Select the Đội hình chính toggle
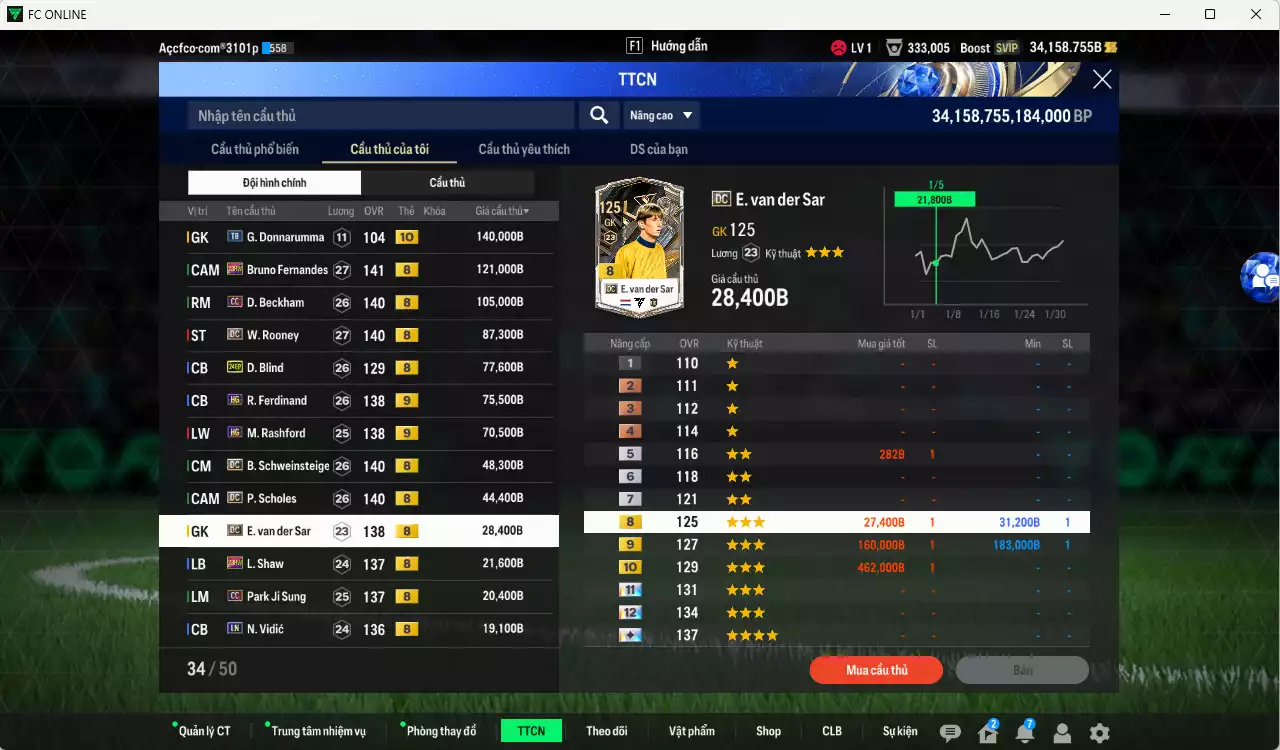This screenshot has height=750, width=1280. (274, 184)
